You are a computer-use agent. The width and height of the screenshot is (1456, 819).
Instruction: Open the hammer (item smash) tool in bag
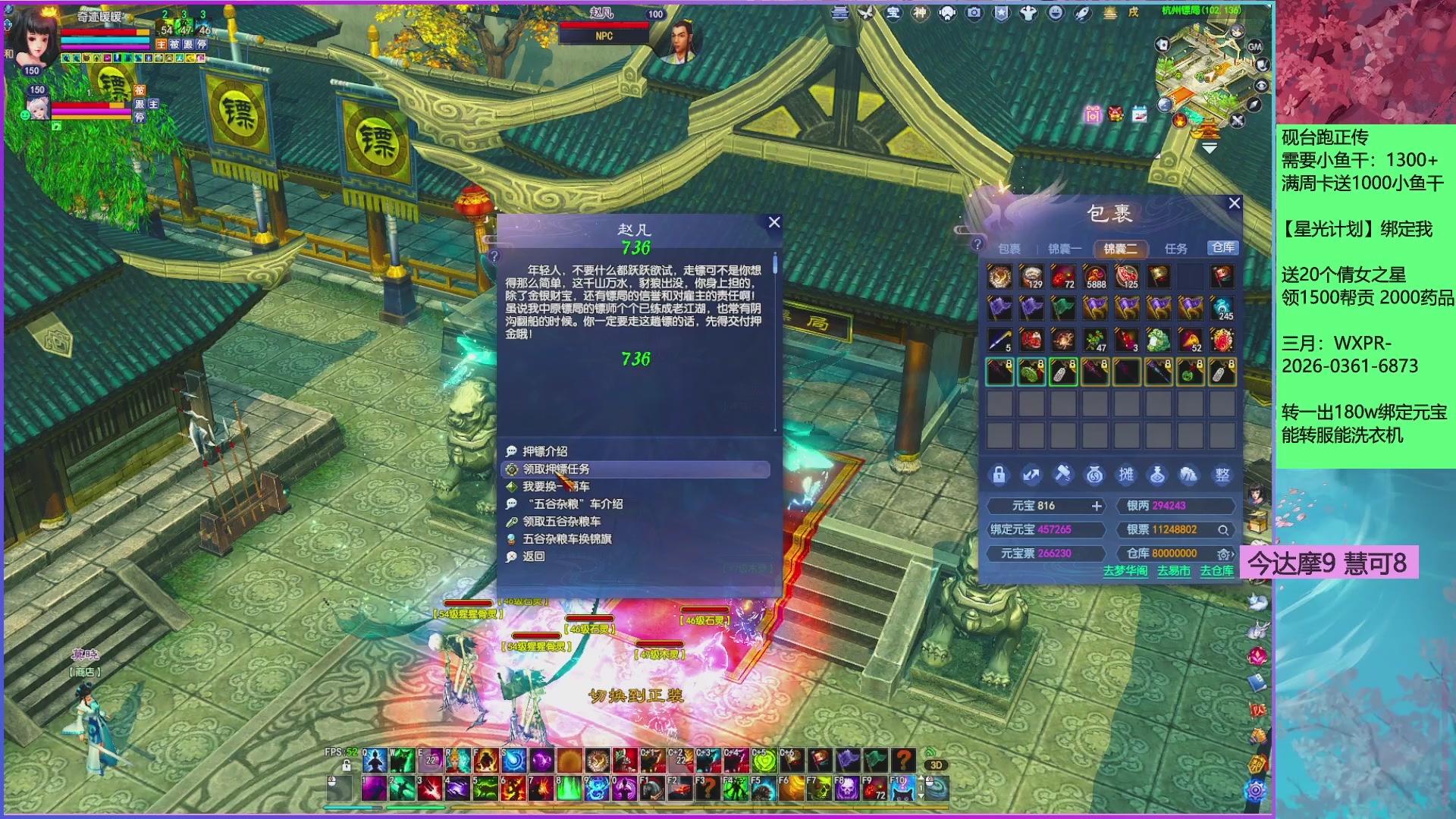pos(1063,475)
